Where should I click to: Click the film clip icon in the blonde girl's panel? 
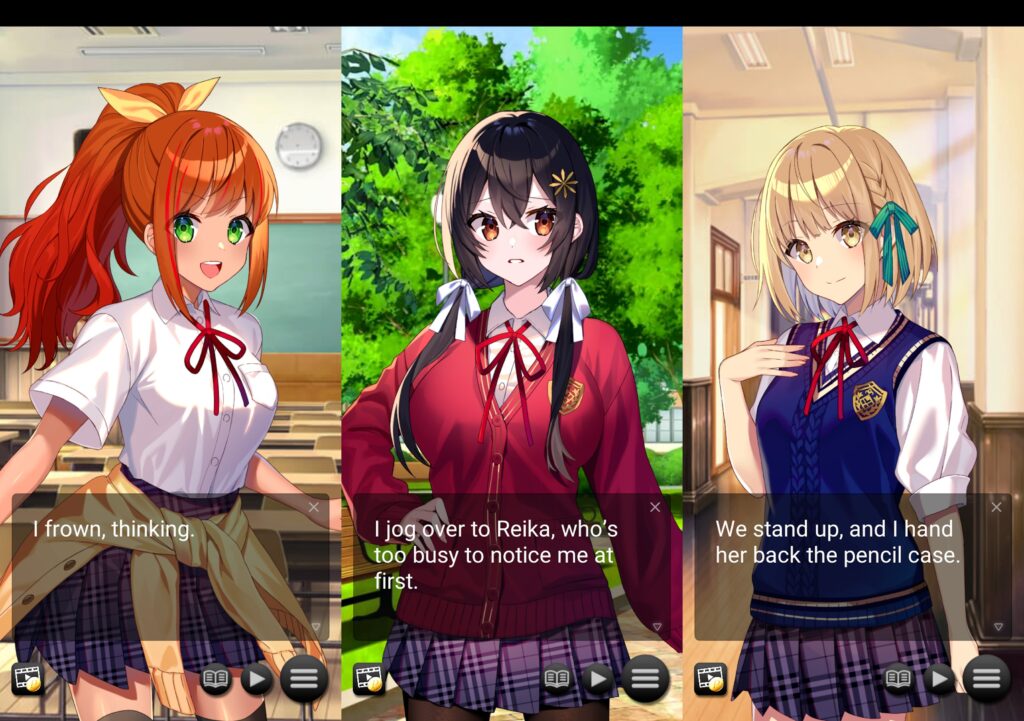point(710,680)
